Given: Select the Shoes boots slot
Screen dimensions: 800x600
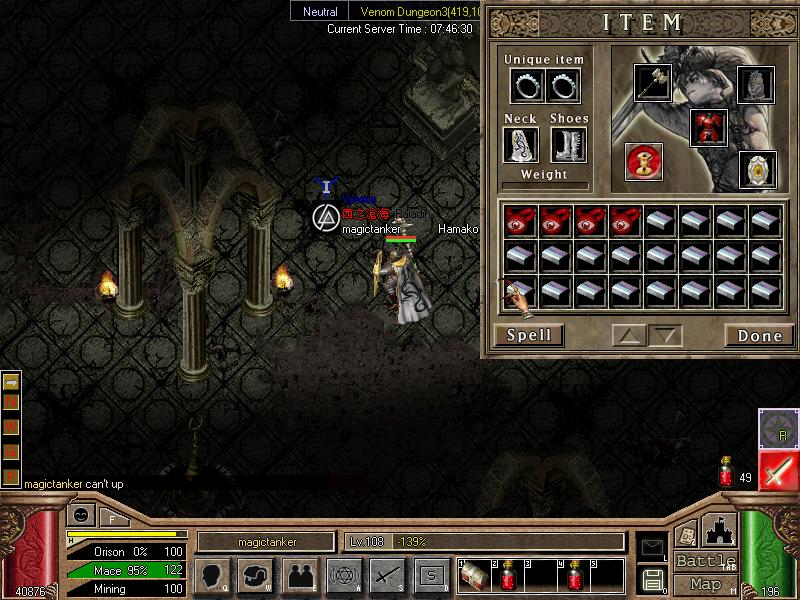Looking at the screenshot, I should 568,145.
